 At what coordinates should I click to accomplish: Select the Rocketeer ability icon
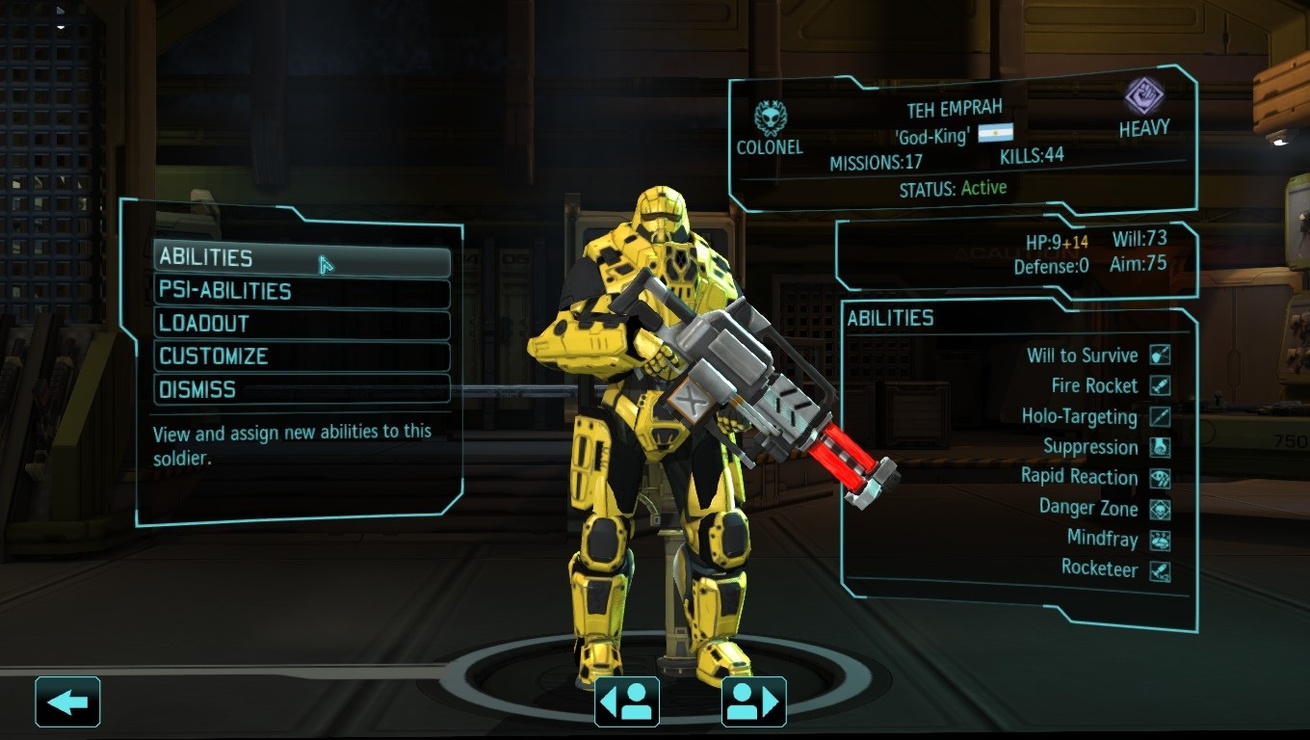1160,570
